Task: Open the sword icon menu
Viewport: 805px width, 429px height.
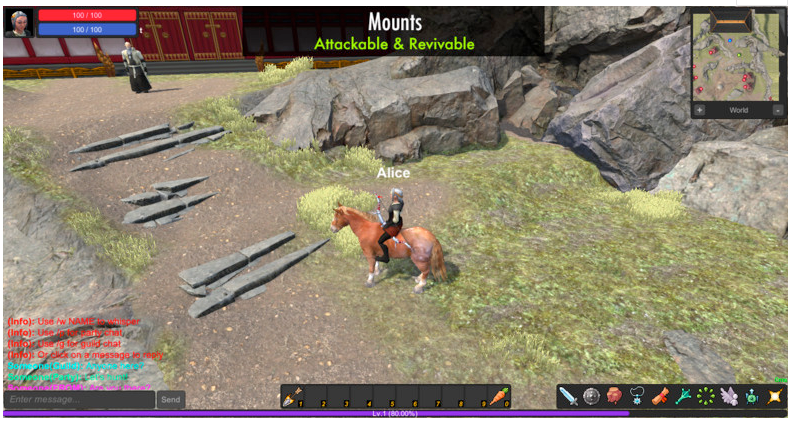Action: click(x=569, y=397)
